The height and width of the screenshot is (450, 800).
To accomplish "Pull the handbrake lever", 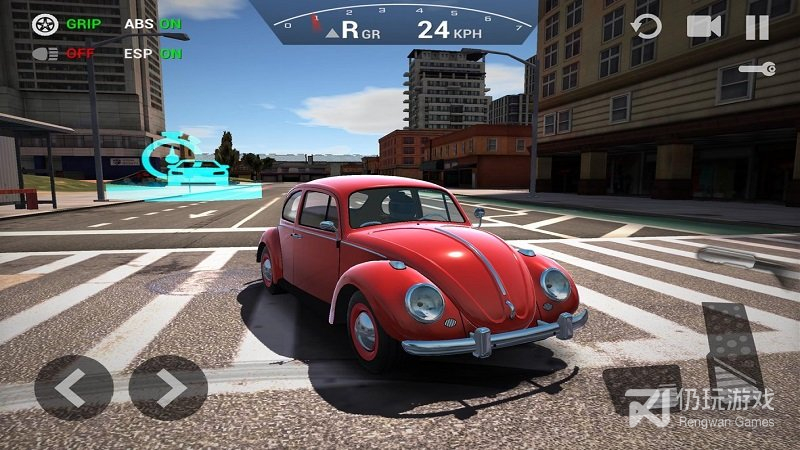I will pos(742,258).
